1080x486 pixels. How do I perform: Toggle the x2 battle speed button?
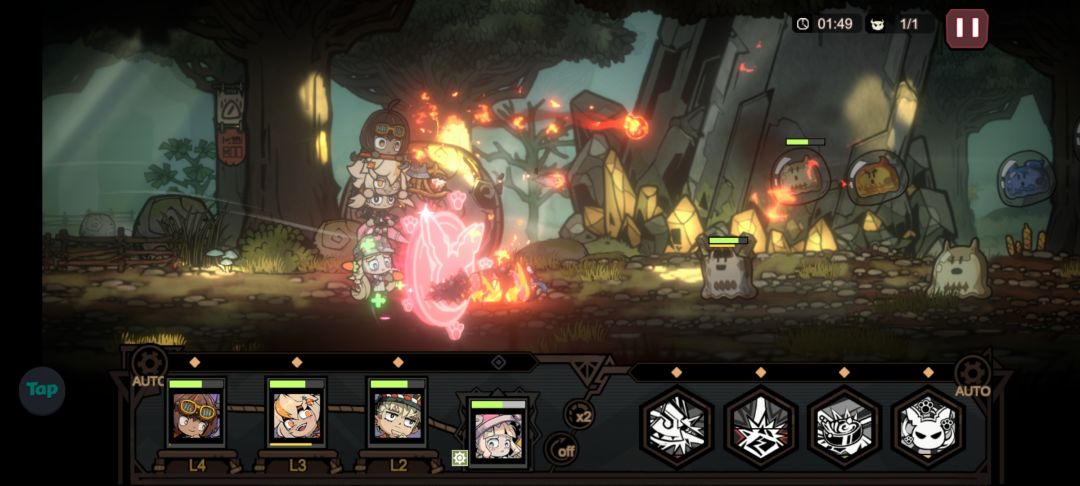580,414
